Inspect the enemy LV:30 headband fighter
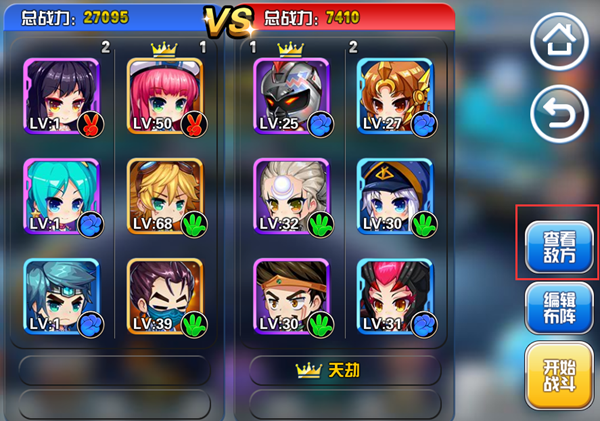600x421 pixels. [291, 296]
